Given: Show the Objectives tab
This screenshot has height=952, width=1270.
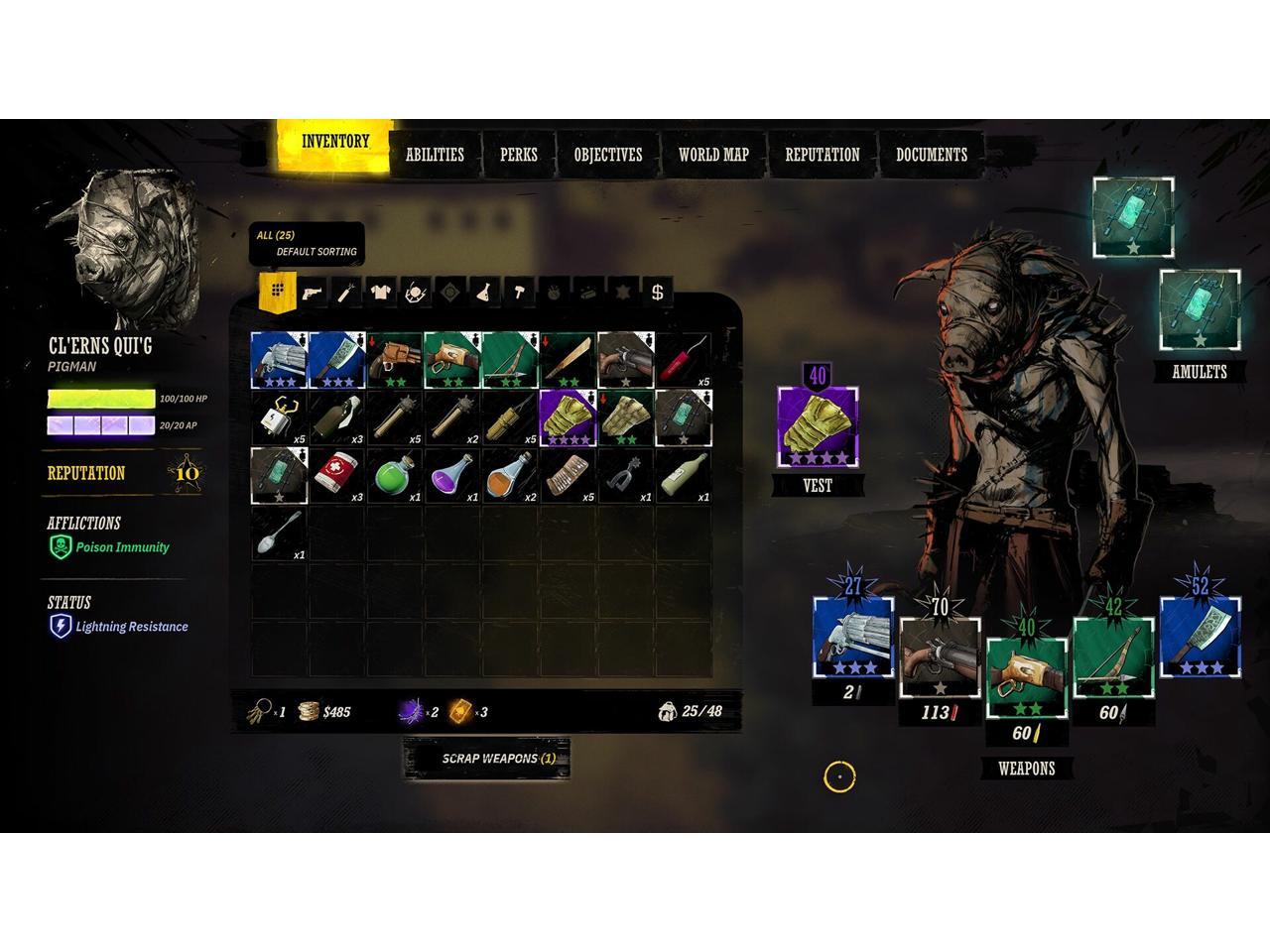Looking at the screenshot, I should [x=607, y=155].
